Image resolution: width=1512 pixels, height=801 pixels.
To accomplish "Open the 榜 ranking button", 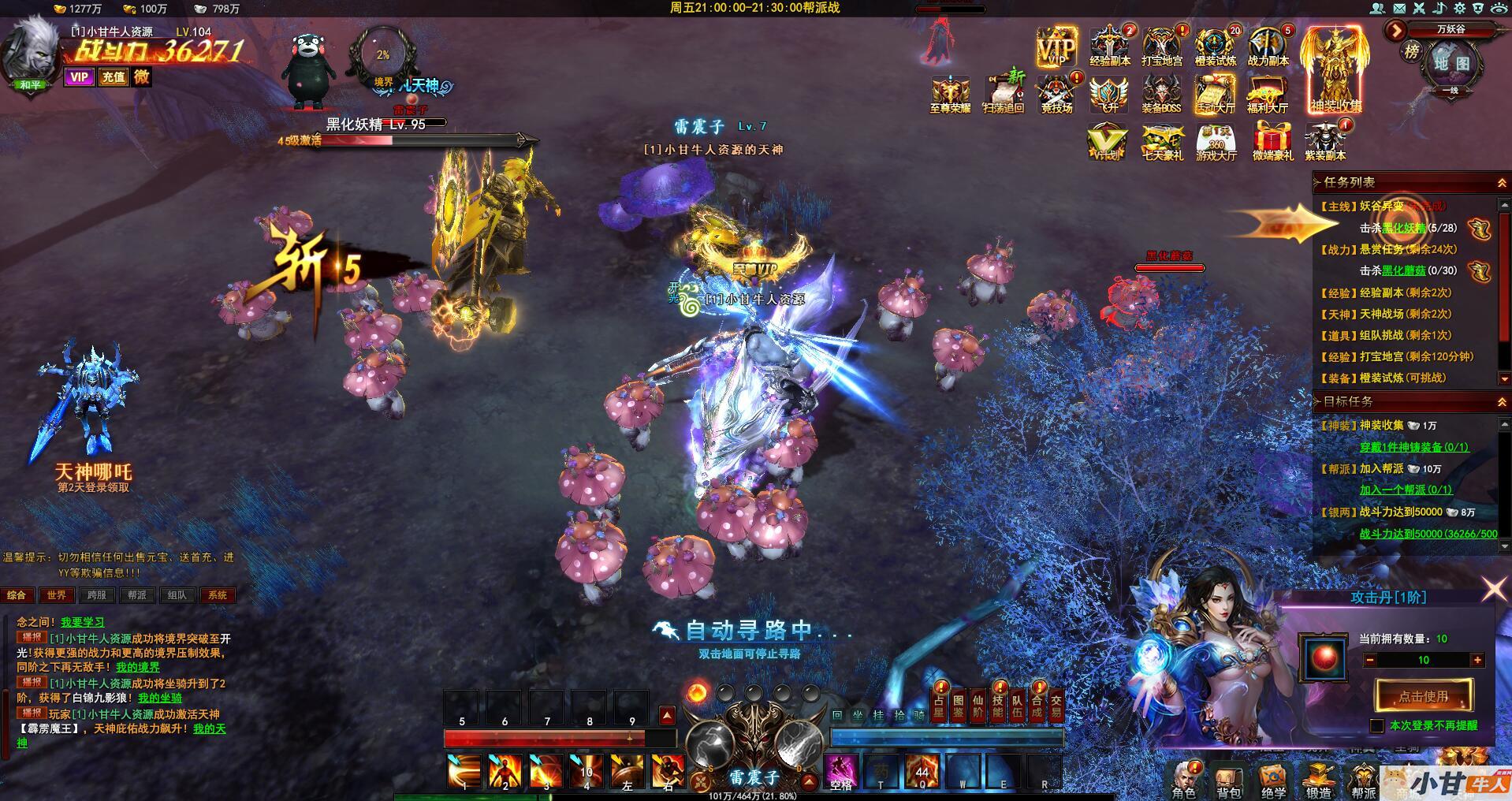I will (x=1411, y=52).
